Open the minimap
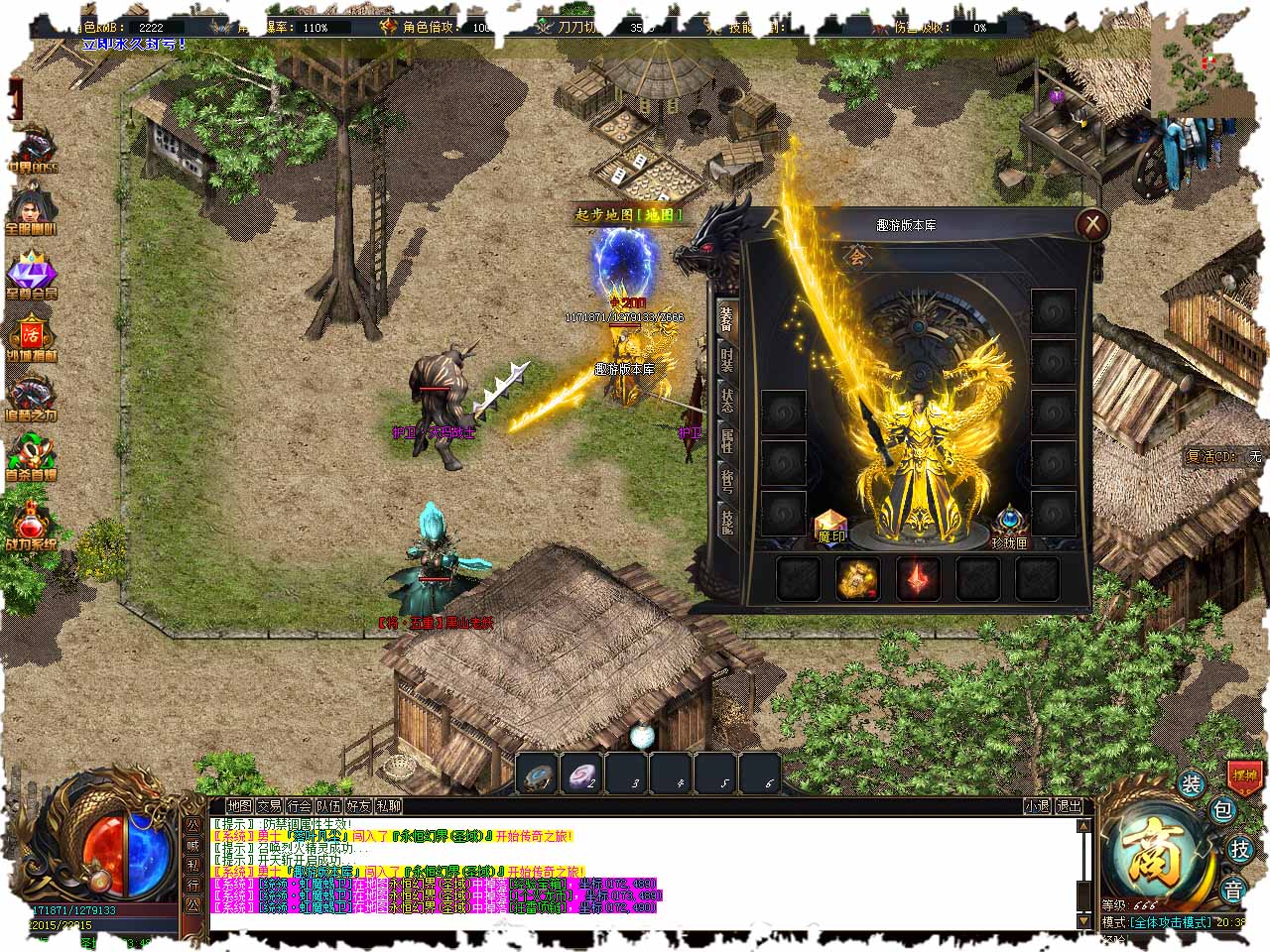1270x952 pixels. pyautogui.click(x=1201, y=67)
